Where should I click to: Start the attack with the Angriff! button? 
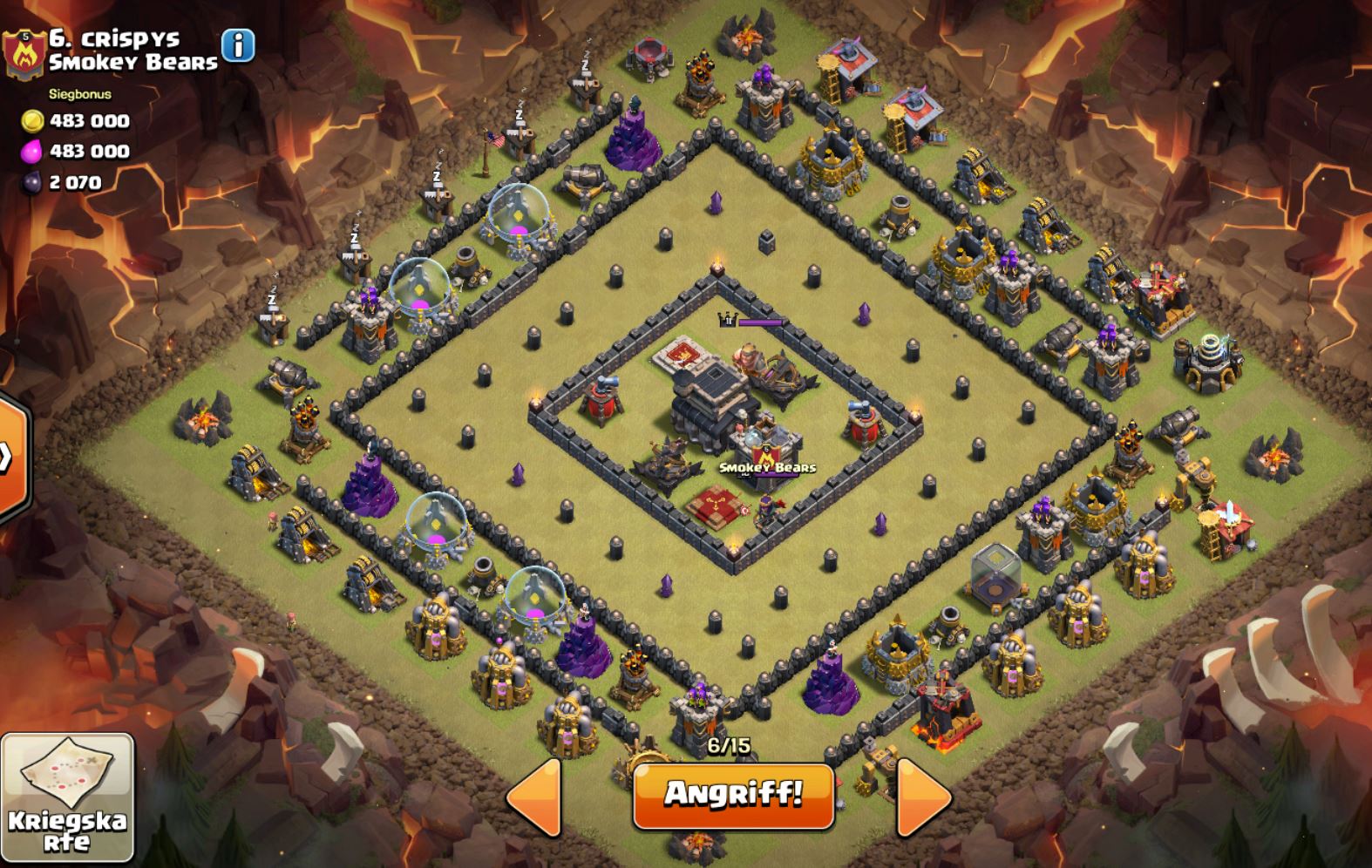733,795
